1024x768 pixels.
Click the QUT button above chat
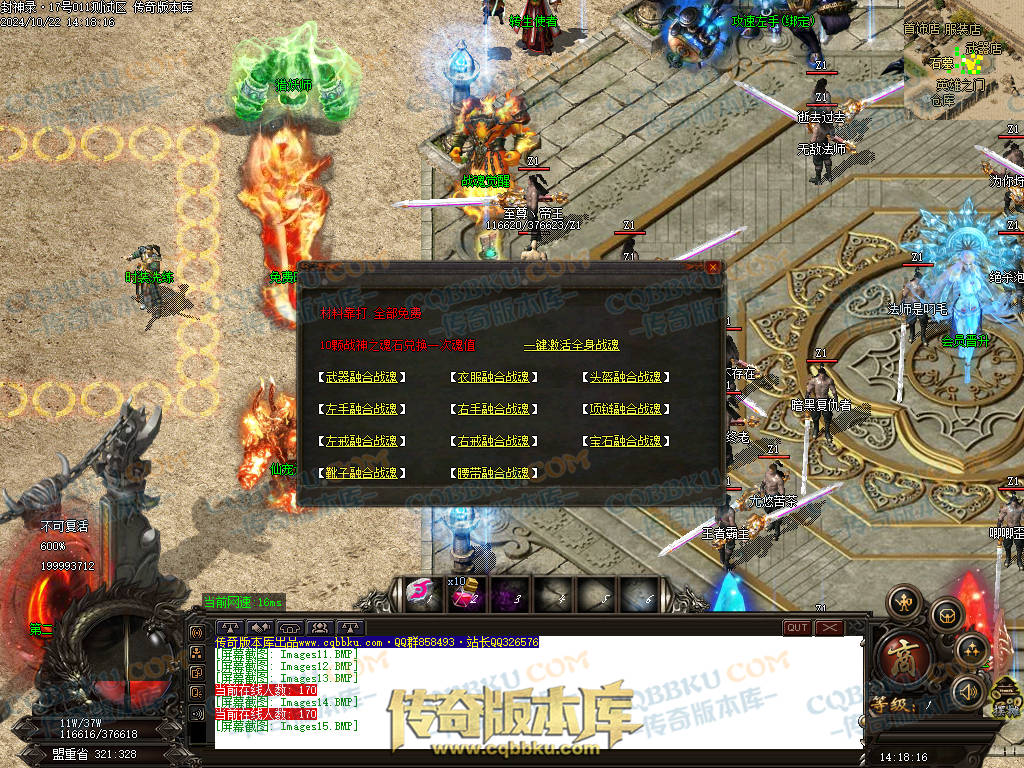[797, 628]
